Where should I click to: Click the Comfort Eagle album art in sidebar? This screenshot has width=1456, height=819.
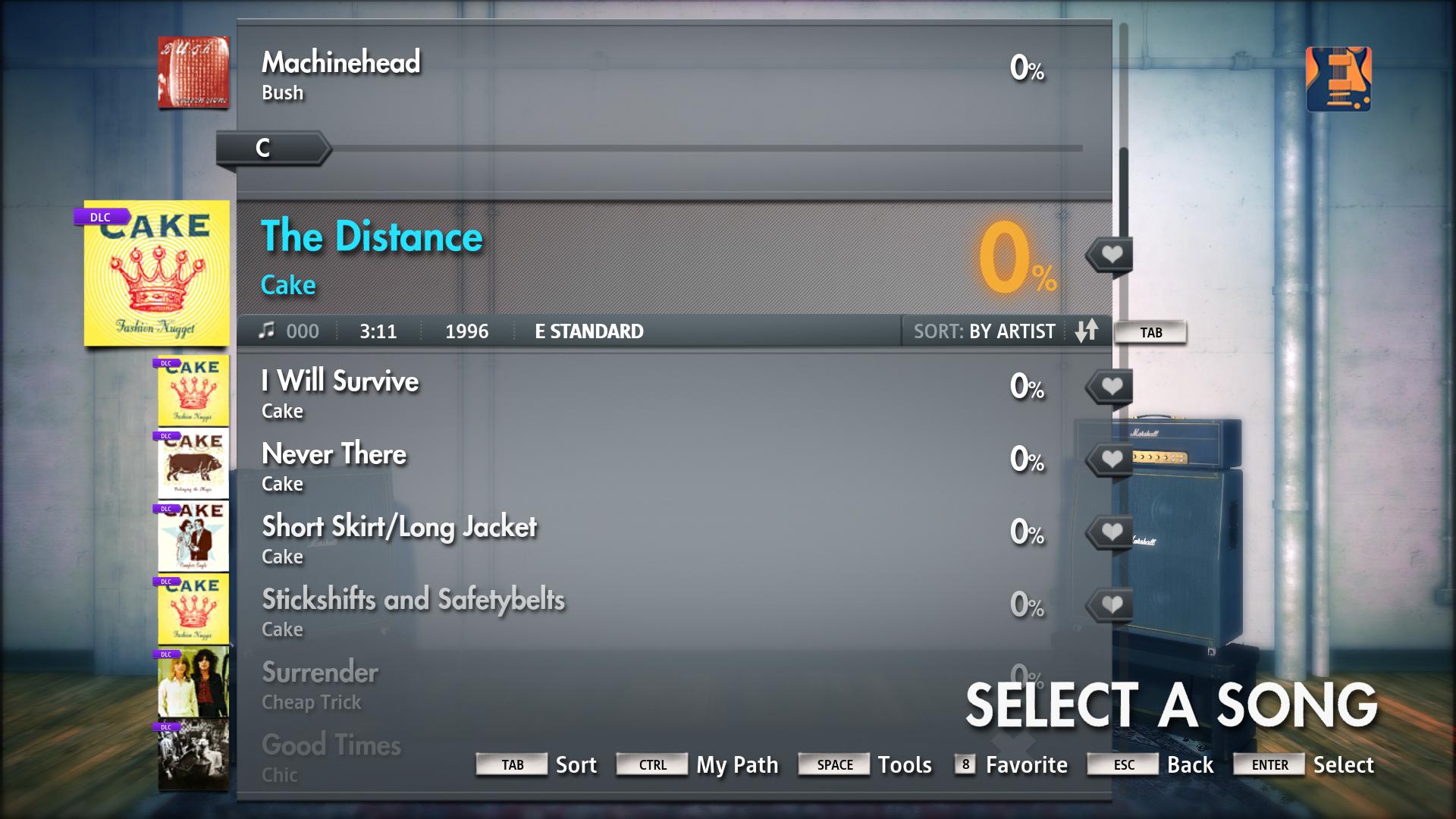point(194,536)
